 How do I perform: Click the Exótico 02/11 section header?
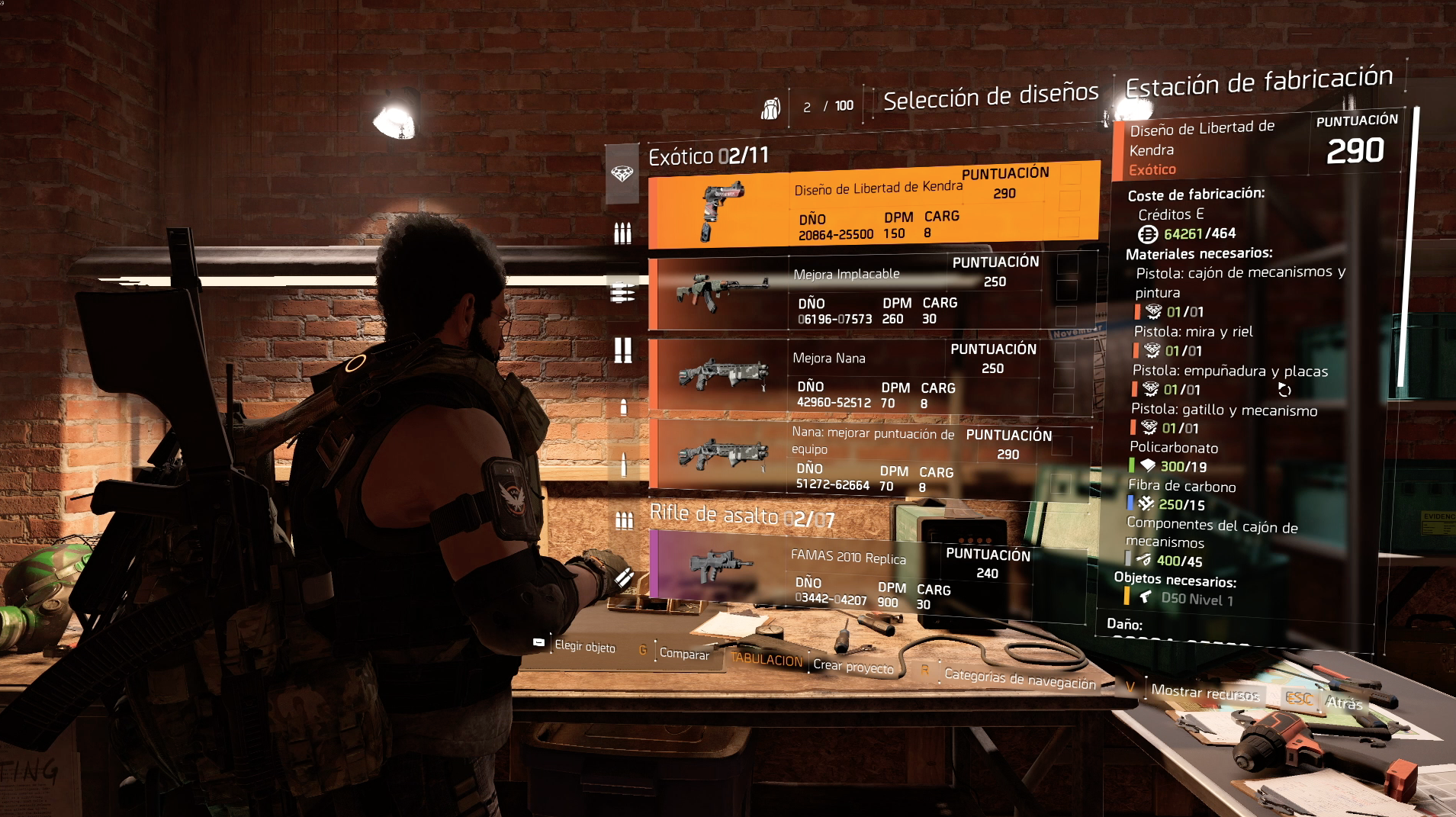(709, 156)
